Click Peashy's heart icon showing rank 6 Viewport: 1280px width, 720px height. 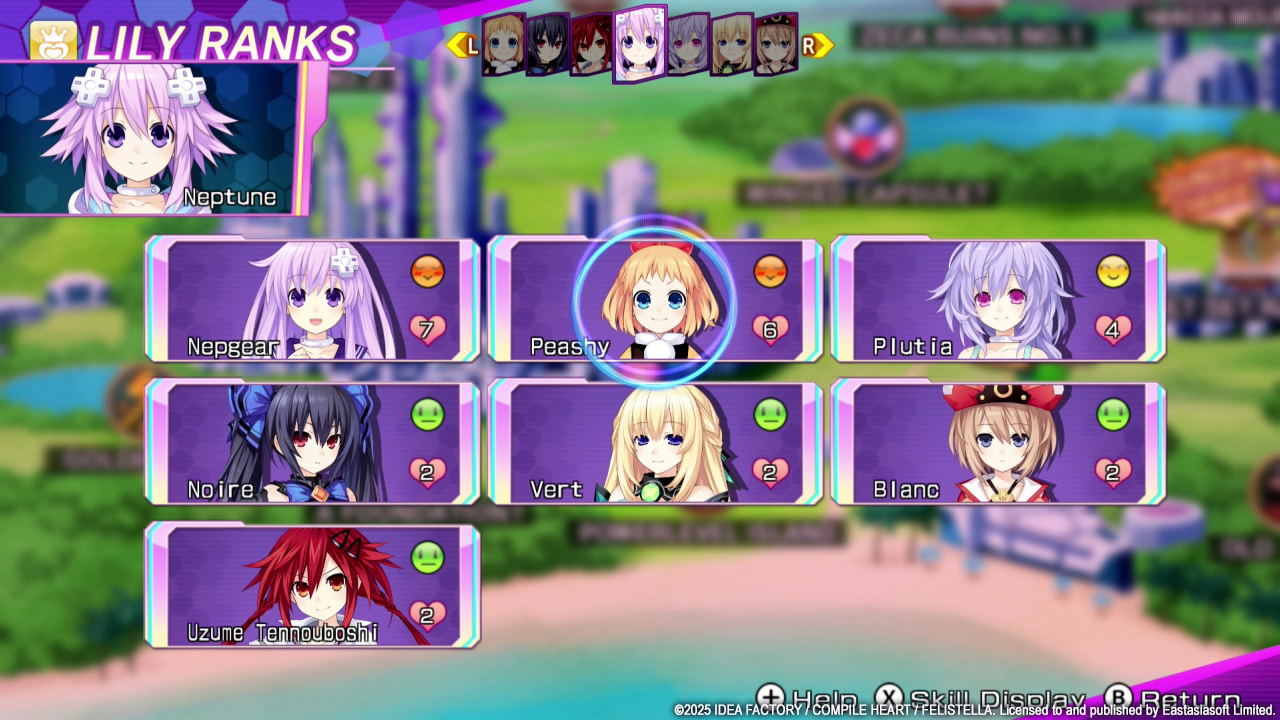coord(768,328)
